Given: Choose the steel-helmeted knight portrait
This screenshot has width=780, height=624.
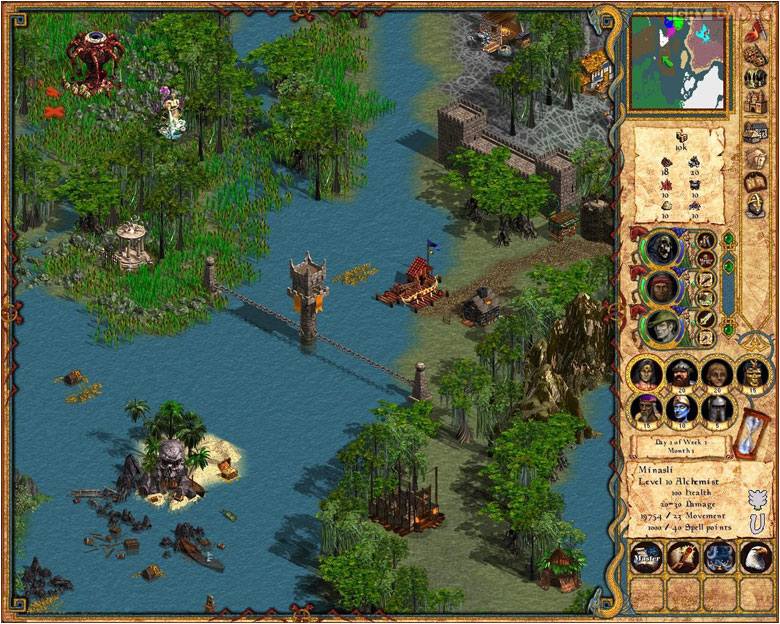Looking at the screenshot, I should [x=714, y=407].
